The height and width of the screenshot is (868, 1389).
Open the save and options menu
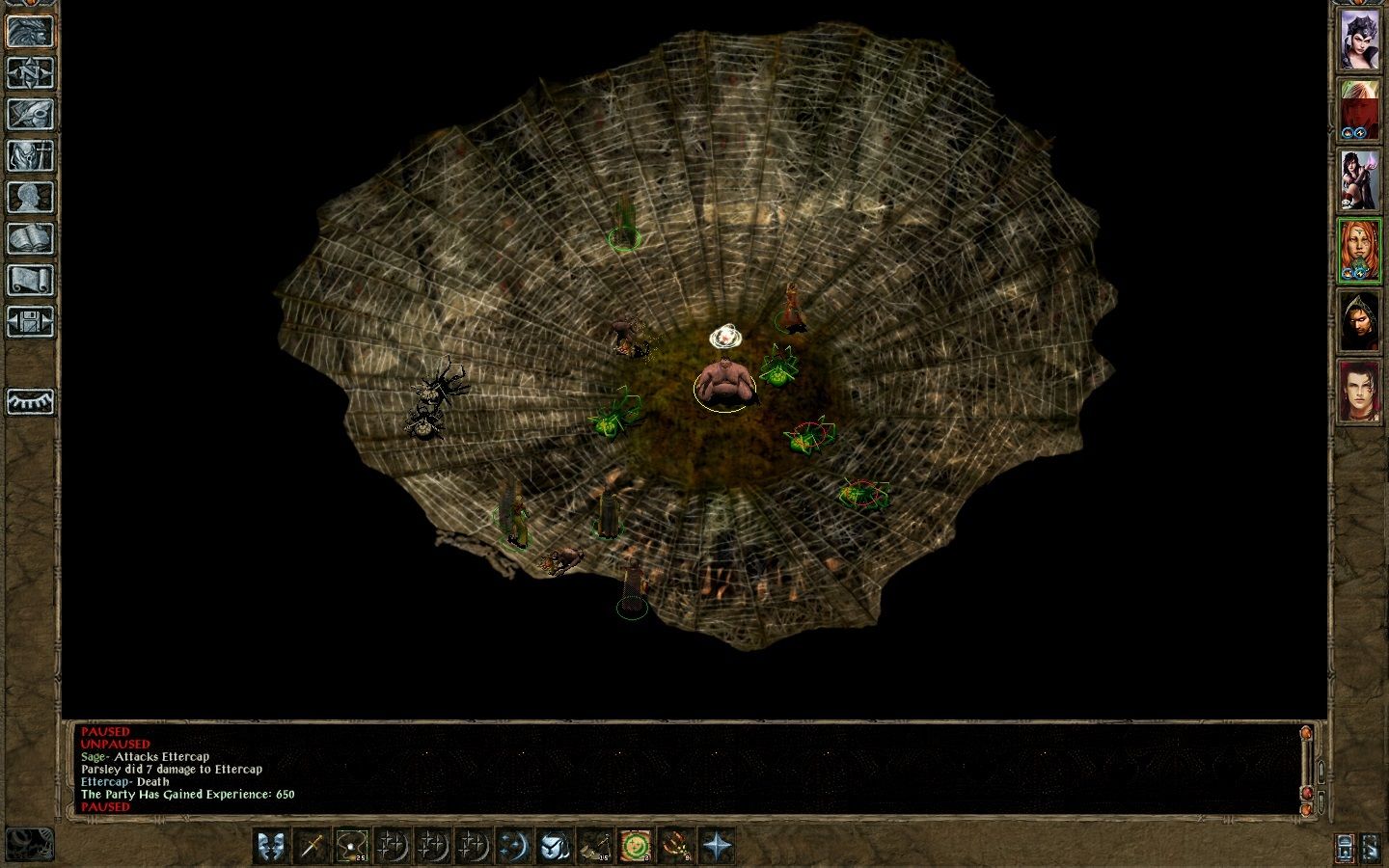tap(30, 322)
